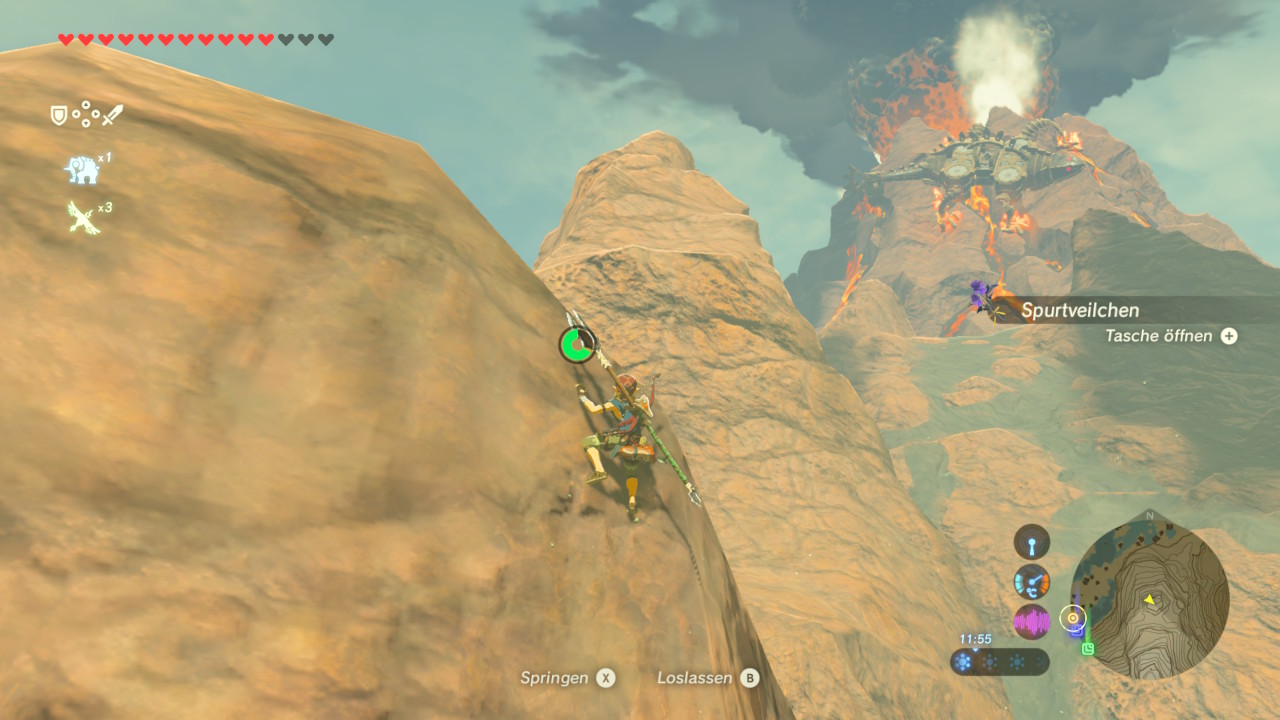
Task: Click the green shrine marker on minimap
Action: pyautogui.click(x=1088, y=648)
